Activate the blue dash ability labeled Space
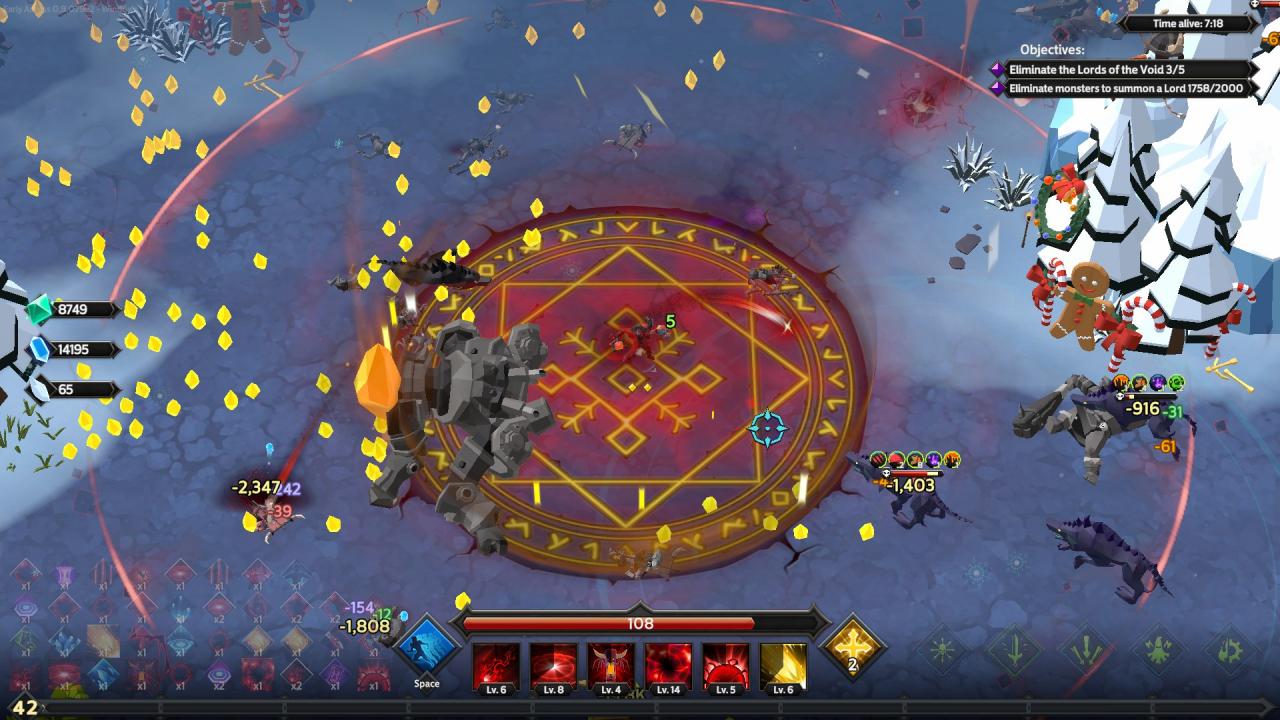The image size is (1280, 720). (x=427, y=647)
